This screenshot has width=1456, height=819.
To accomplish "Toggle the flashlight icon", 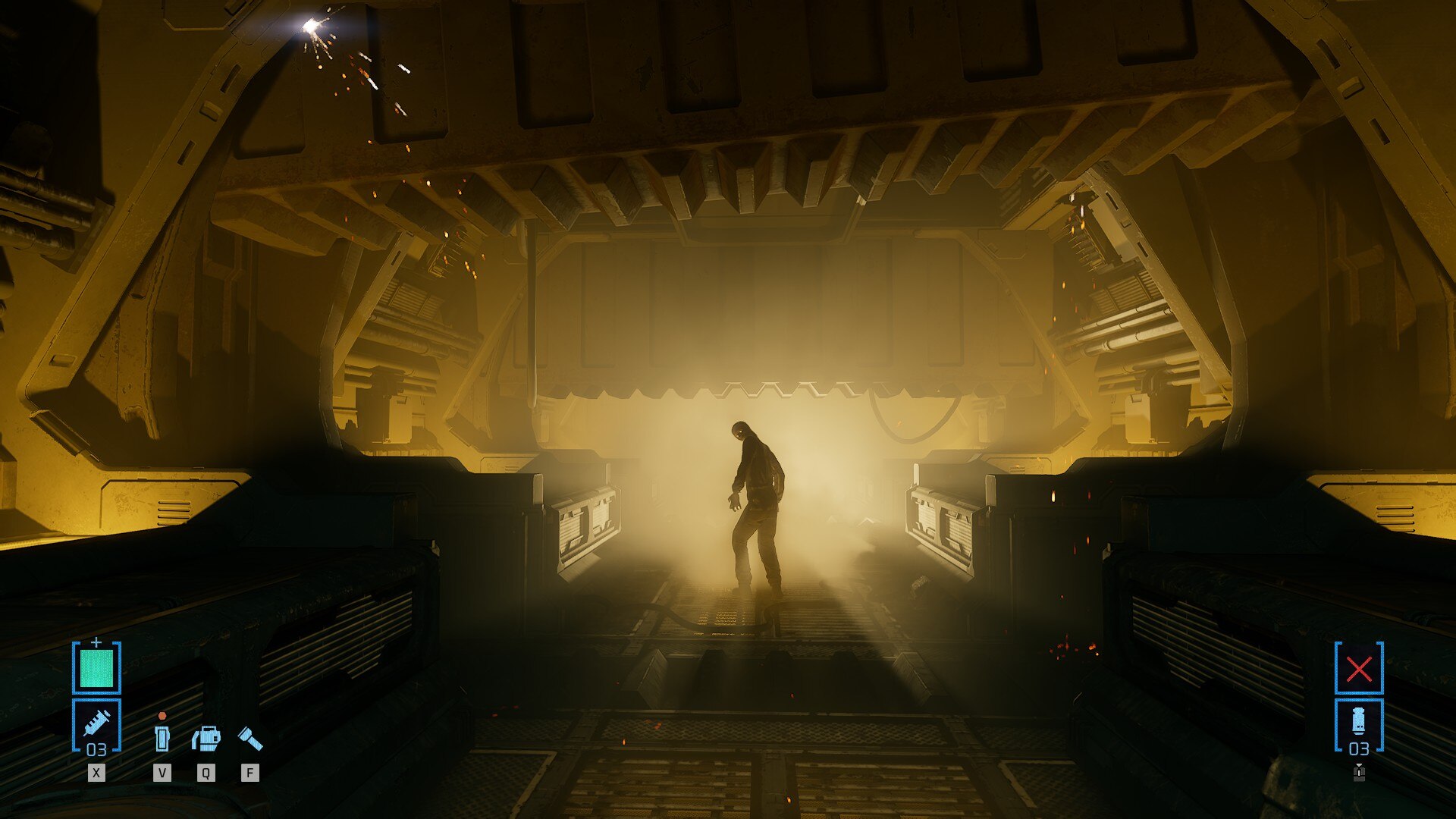I will (250, 738).
